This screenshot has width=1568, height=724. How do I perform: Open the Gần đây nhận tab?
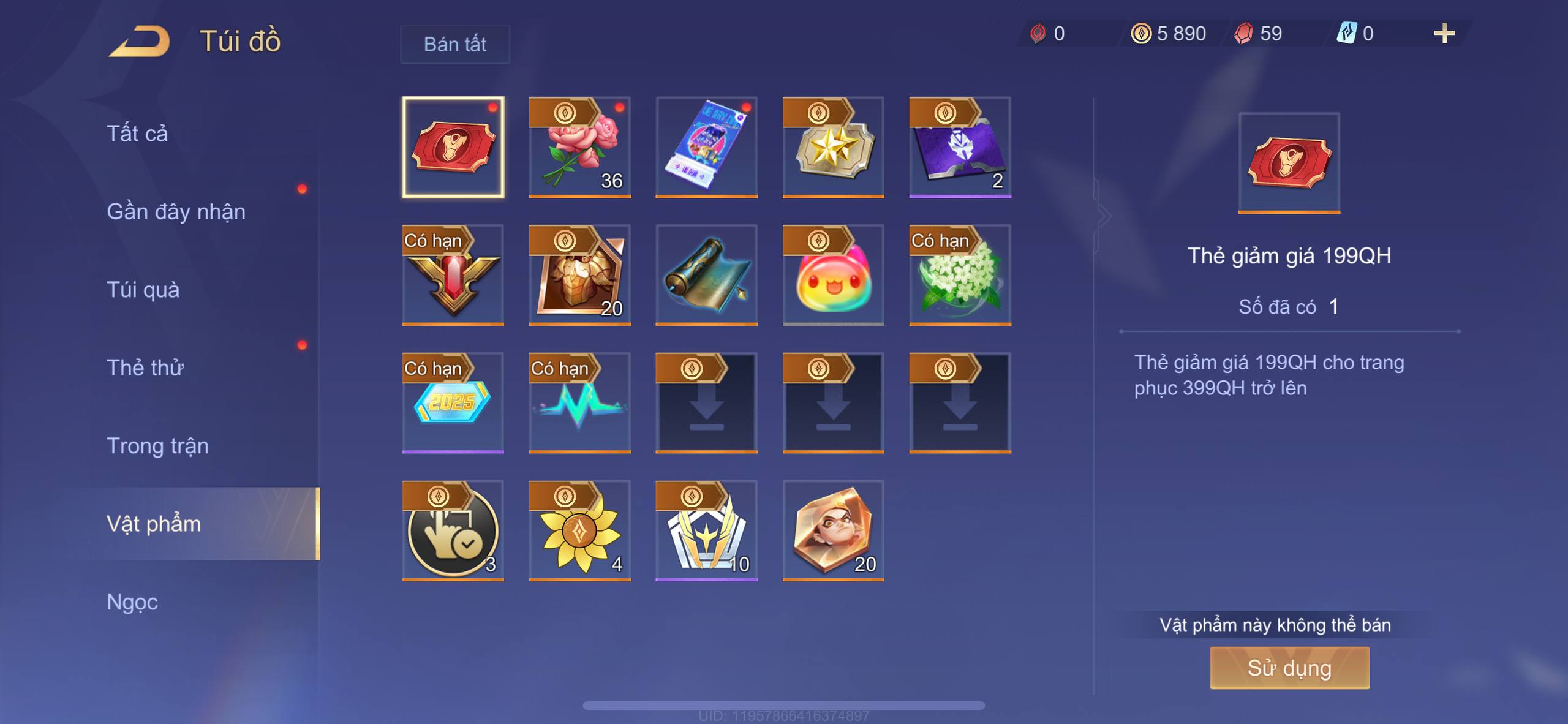176,211
